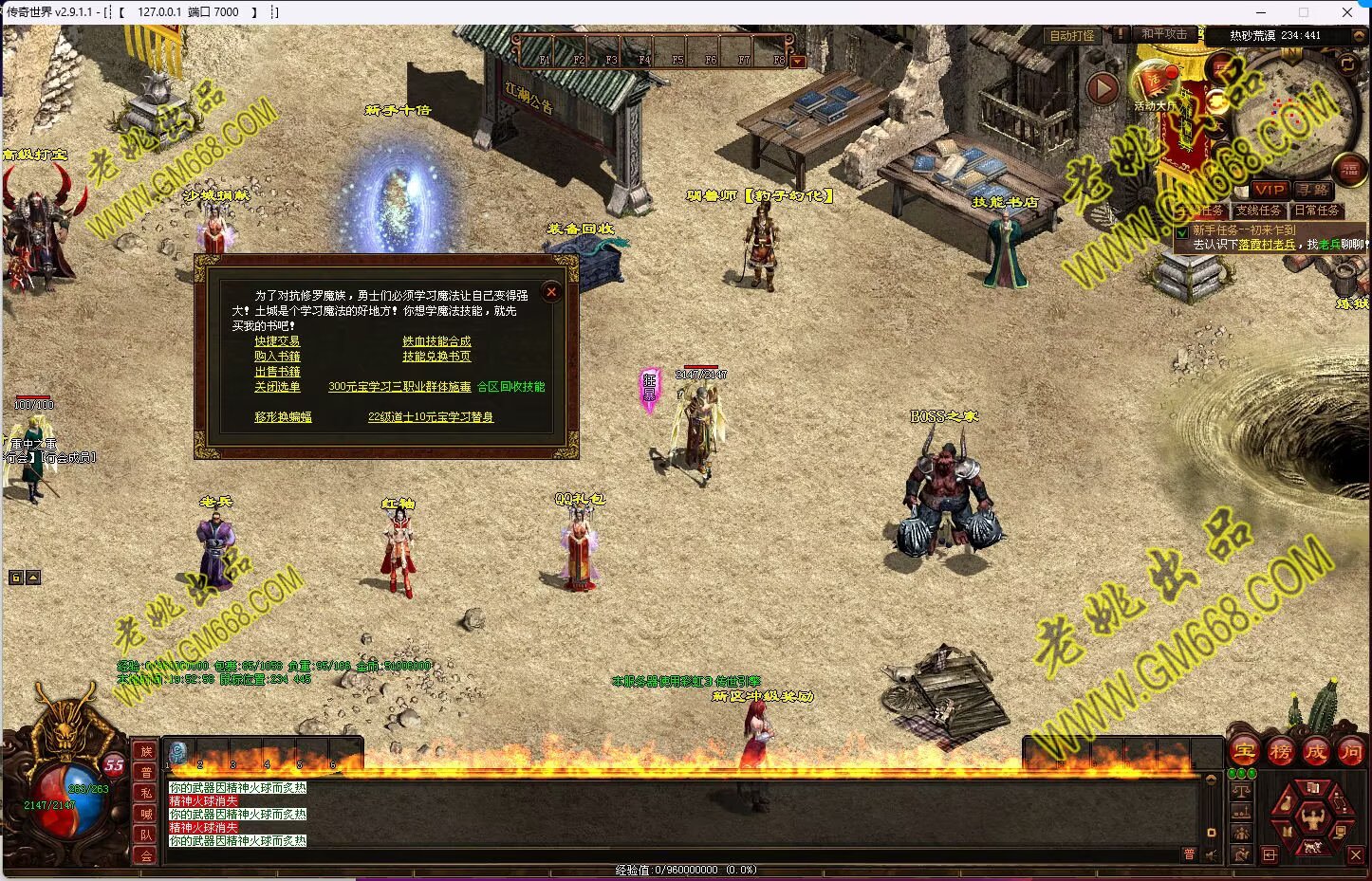Toggle the 自动打怪 auto-fight button
The width and height of the screenshot is (1372, 881).
[1072, 35]
